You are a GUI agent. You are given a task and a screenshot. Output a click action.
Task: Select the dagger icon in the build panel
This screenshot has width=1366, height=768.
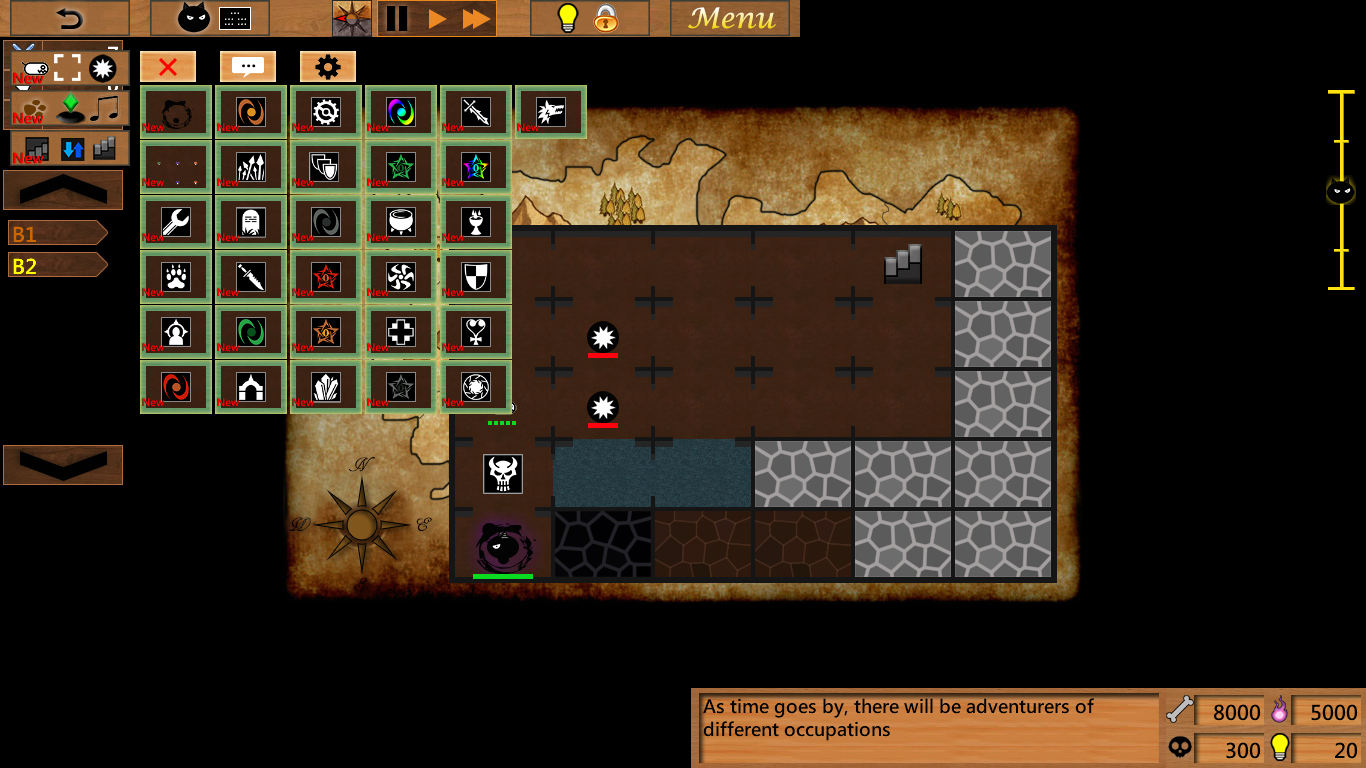[251, 277]
